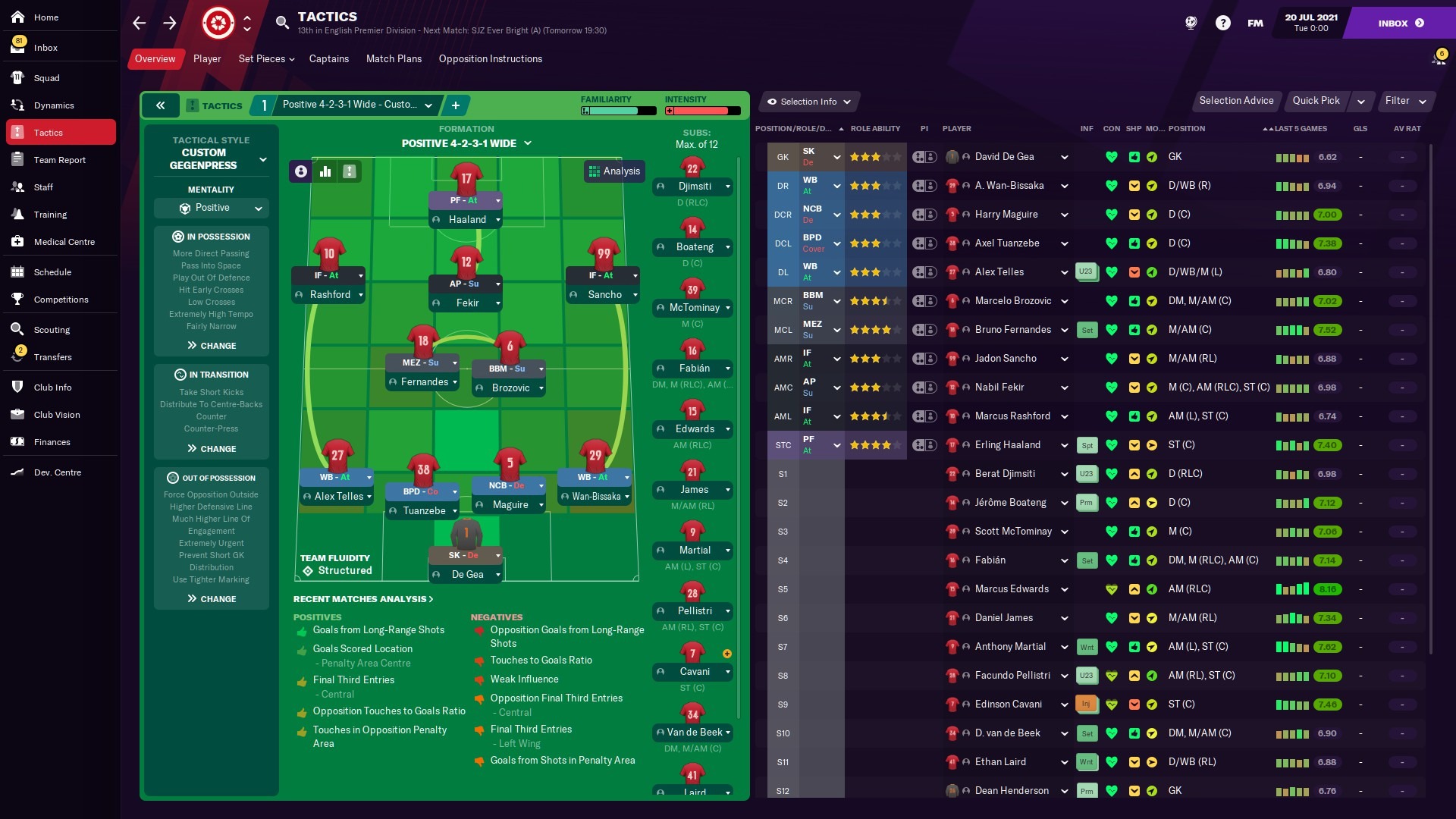Open the player profile view icon on the pitch

click(300, 171)
